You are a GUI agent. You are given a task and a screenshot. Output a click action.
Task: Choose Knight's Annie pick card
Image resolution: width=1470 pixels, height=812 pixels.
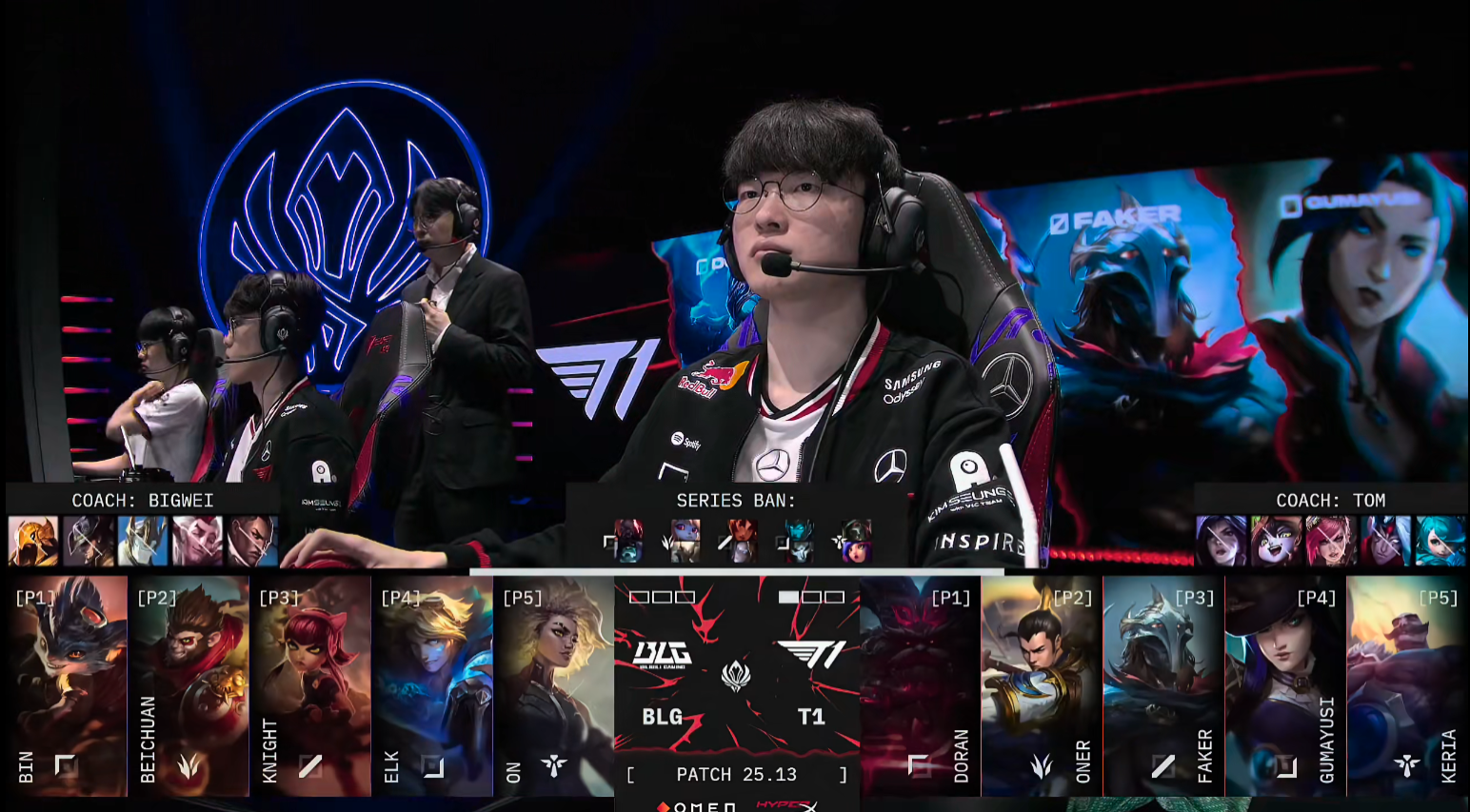pos(310,685)
